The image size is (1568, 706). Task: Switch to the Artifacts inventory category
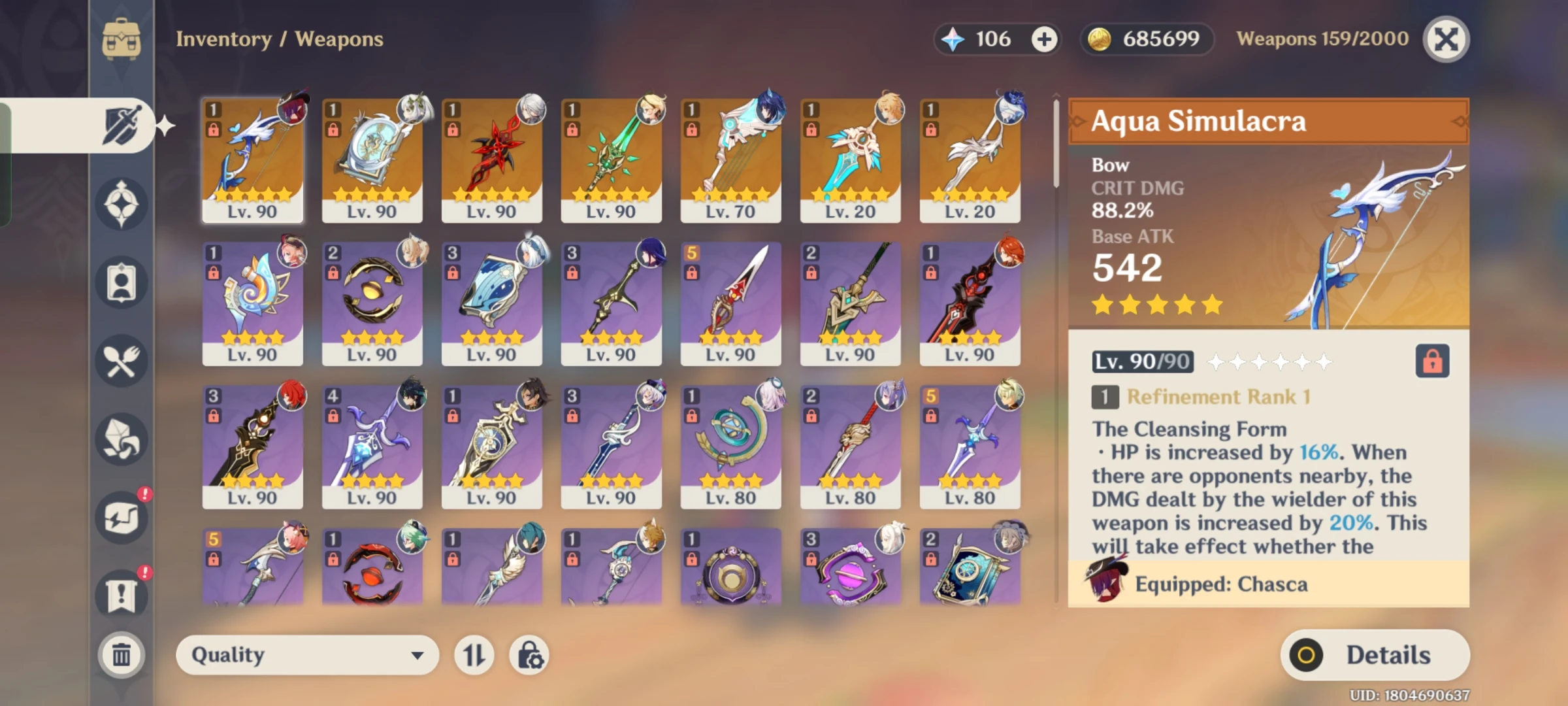(121, 203)
